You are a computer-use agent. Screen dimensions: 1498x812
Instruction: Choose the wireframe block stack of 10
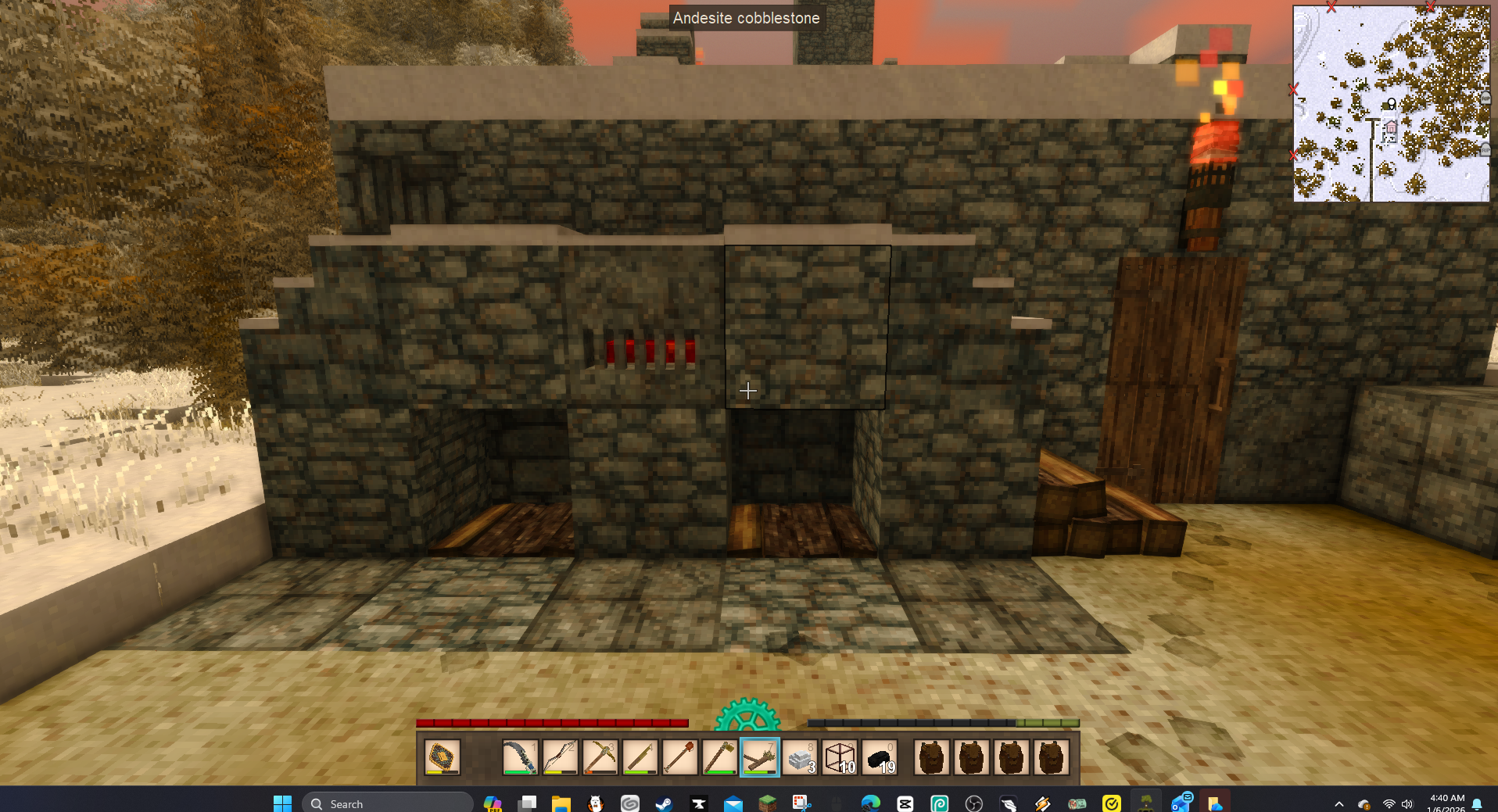[840, 757]
